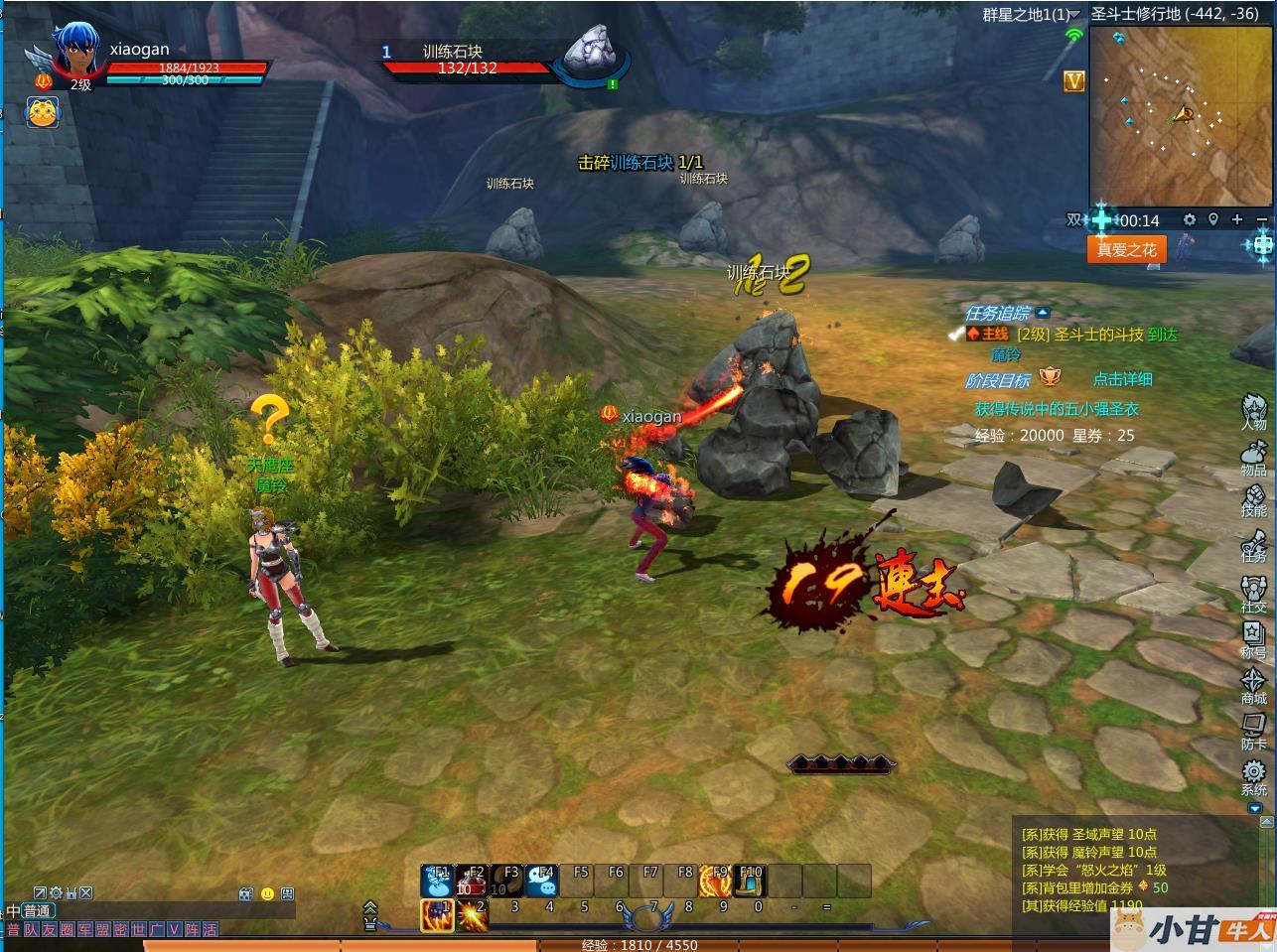Activate the fire burst skill in slot 2

pyautogui.click(x=472, y=914)
